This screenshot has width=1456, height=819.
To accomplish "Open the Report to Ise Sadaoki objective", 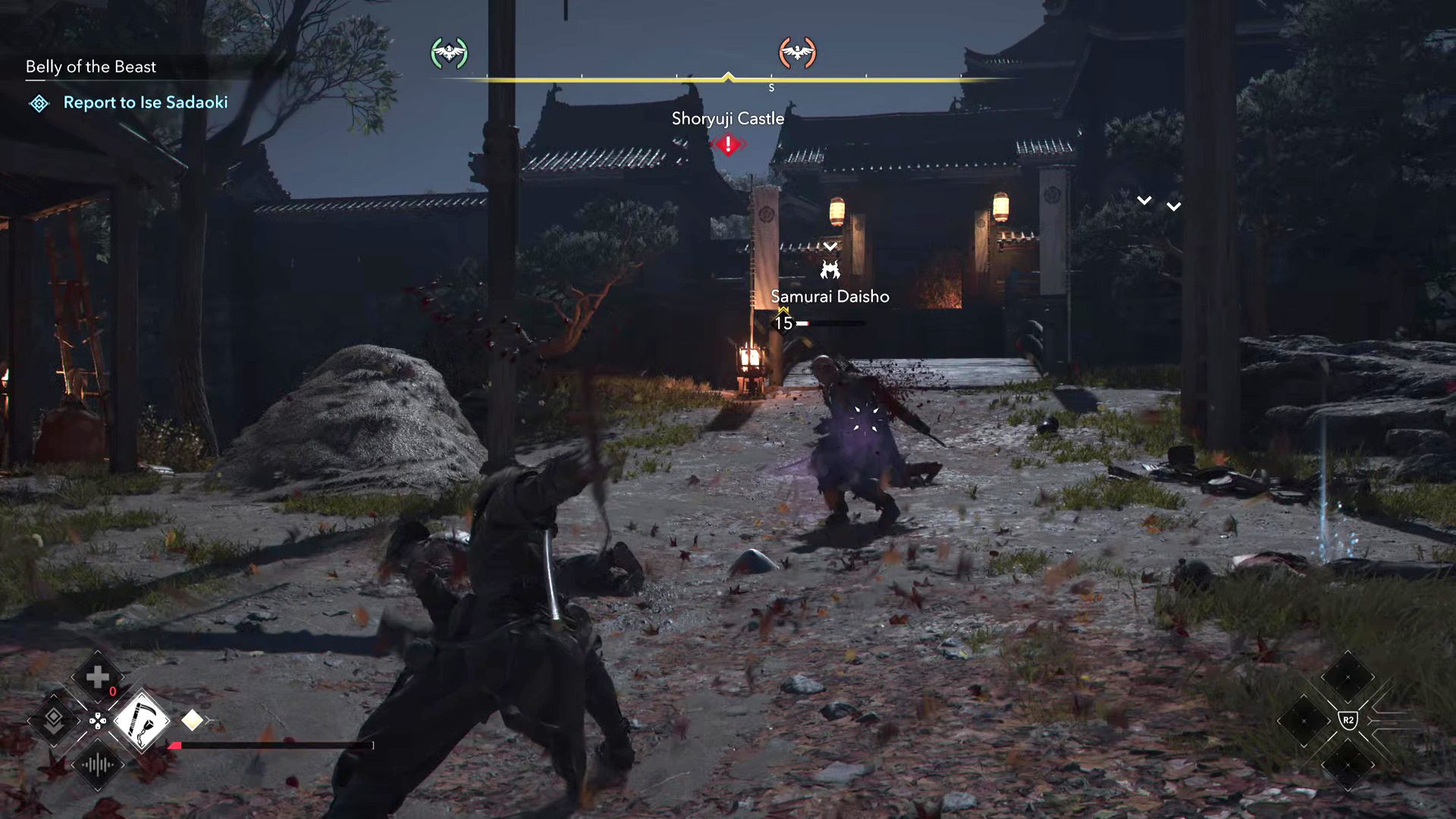I will click(145, 102).
